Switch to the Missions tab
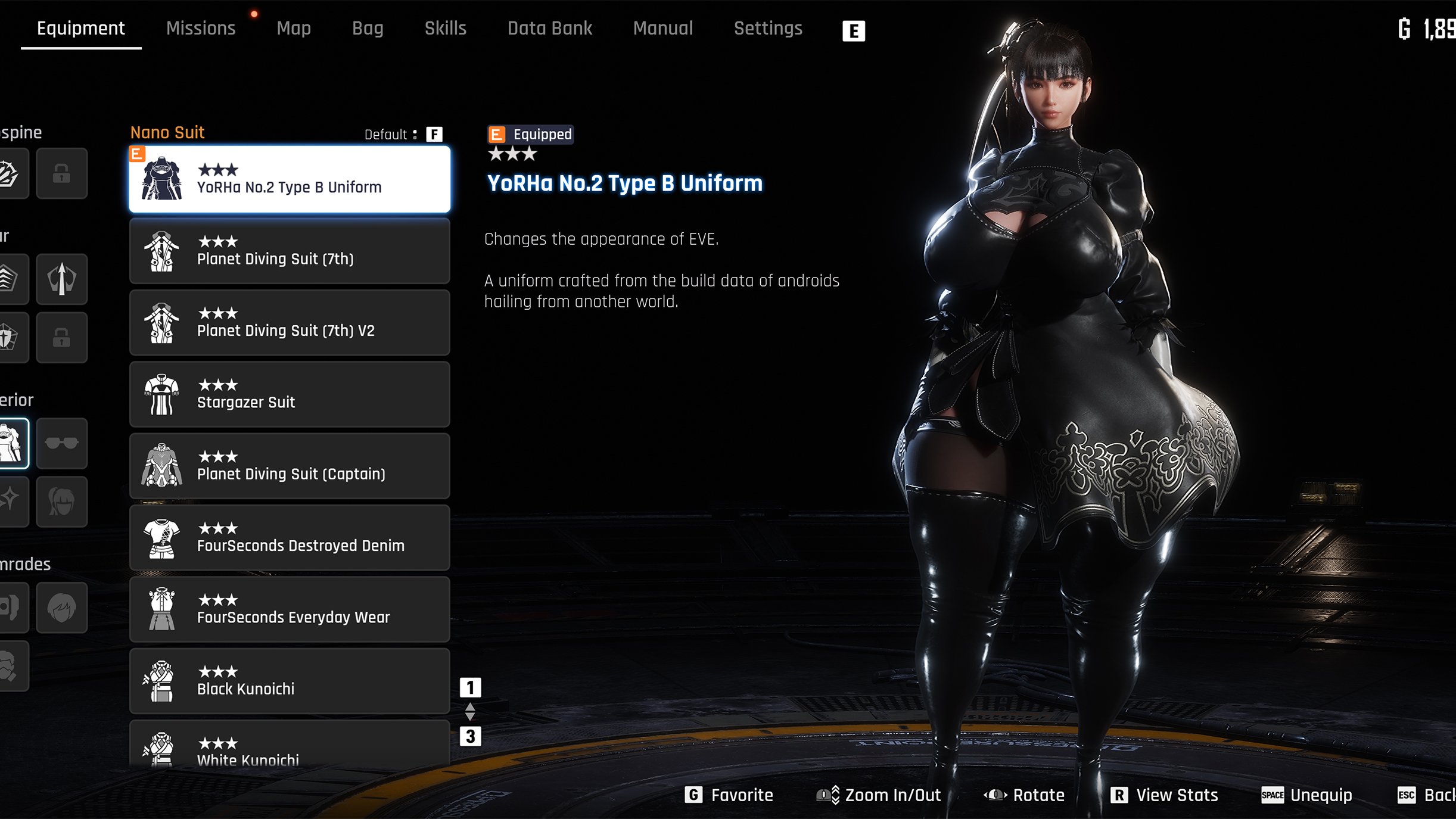The width and height of the screenshot is (1456, 819). pos(201,28)
